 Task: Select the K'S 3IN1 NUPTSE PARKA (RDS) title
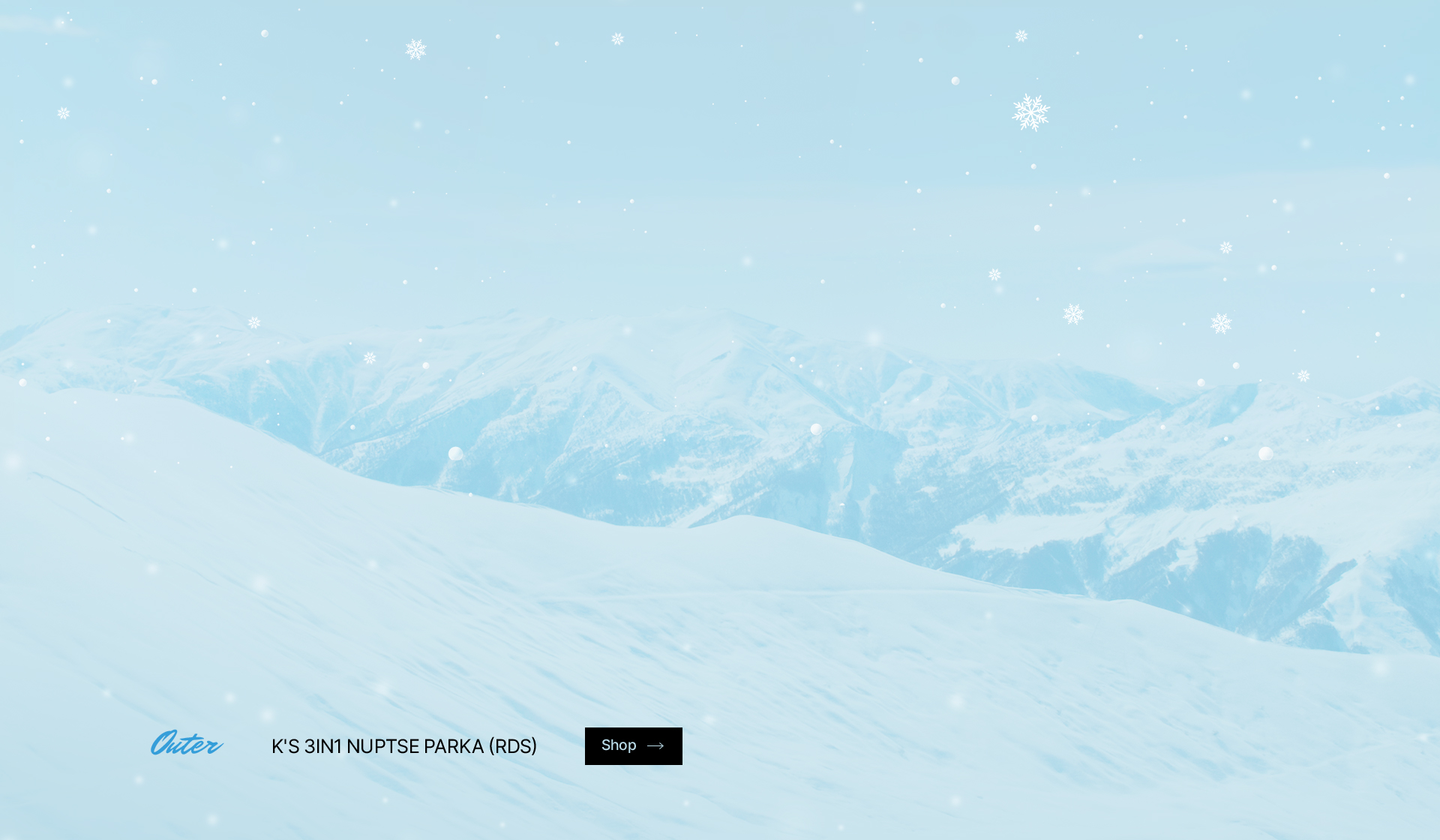point(404,746)
